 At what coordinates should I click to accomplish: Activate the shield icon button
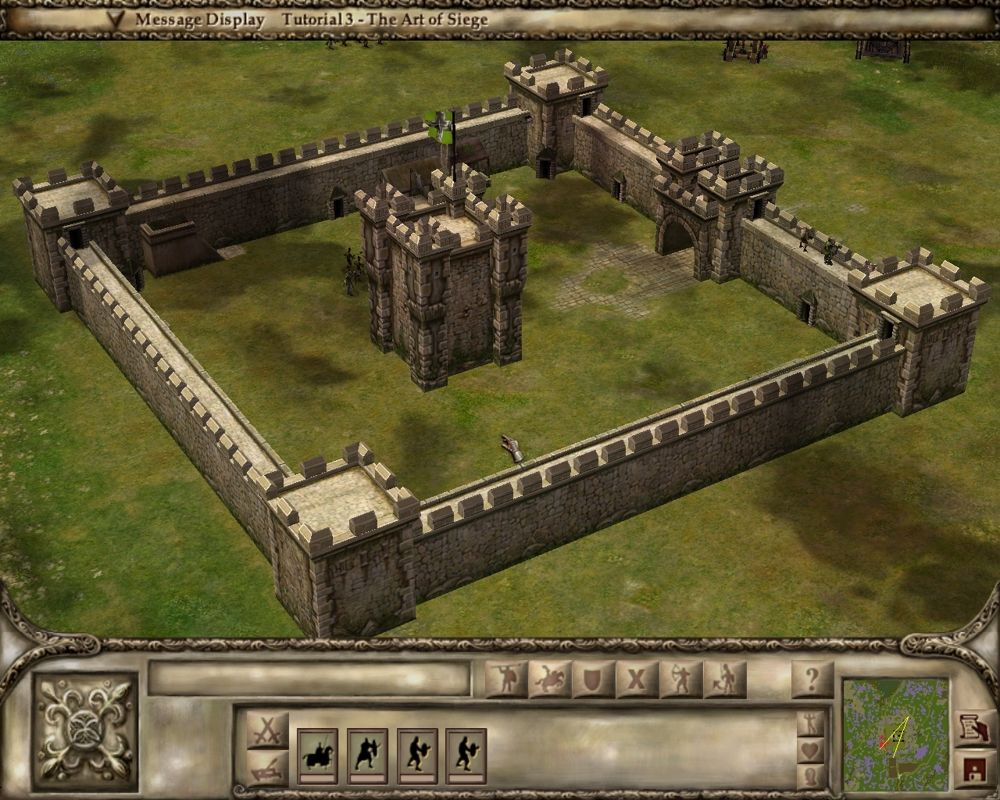tap(593, 680)
